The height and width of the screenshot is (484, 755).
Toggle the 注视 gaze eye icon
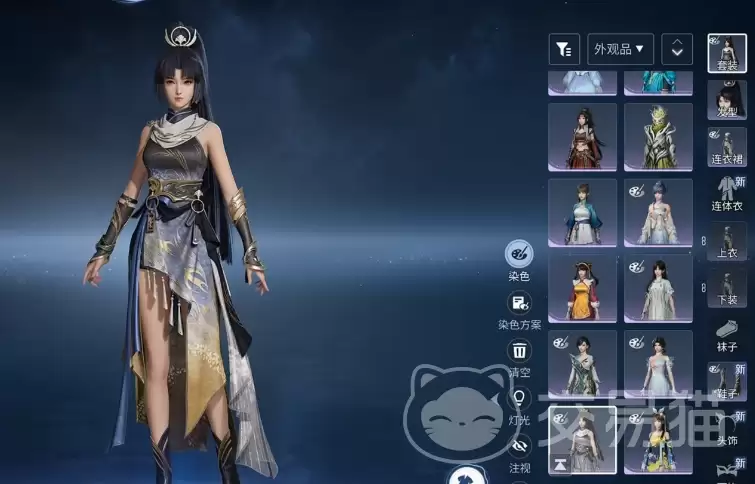click(x=519, y=446)
